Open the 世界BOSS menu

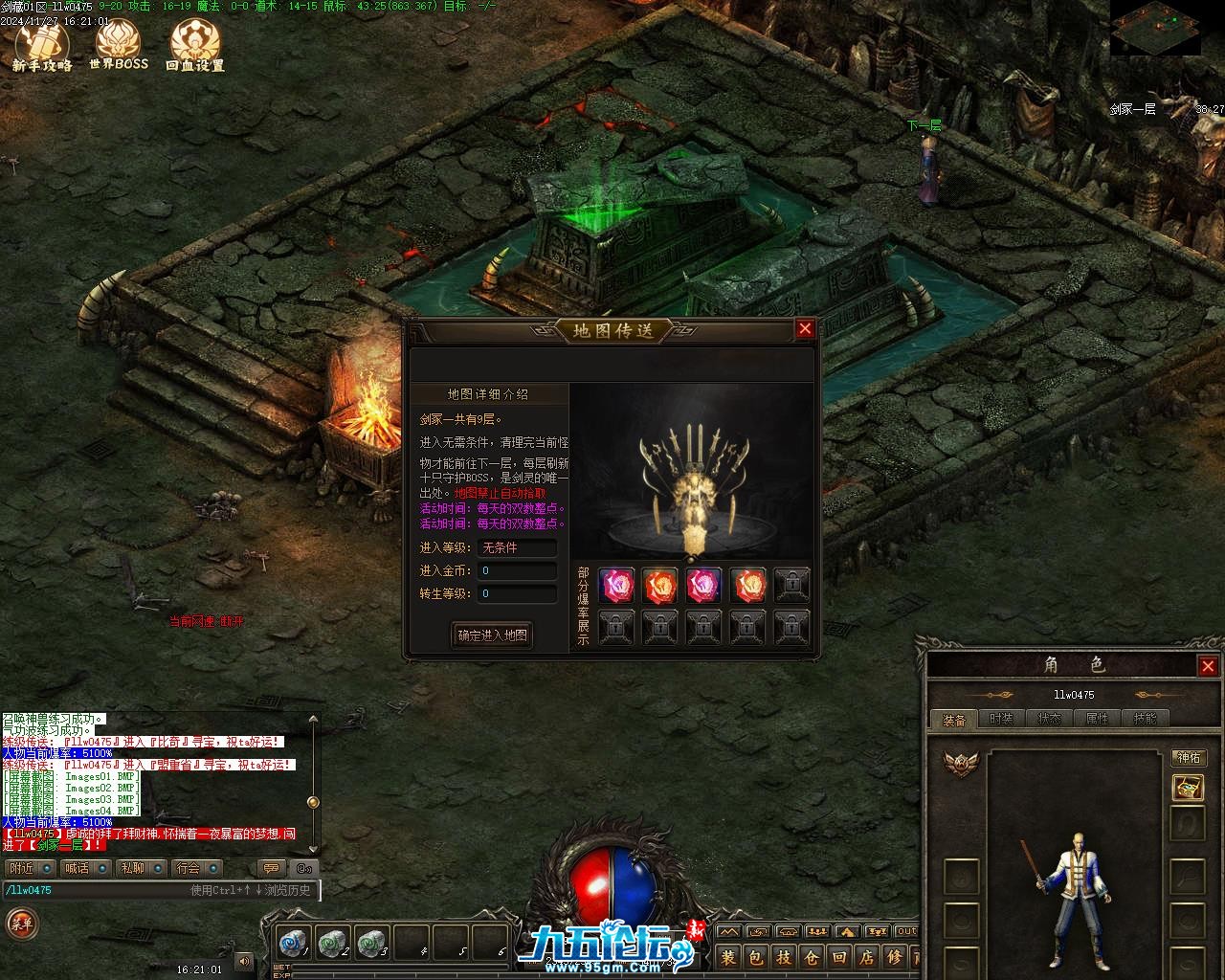[x=119, y=46]
